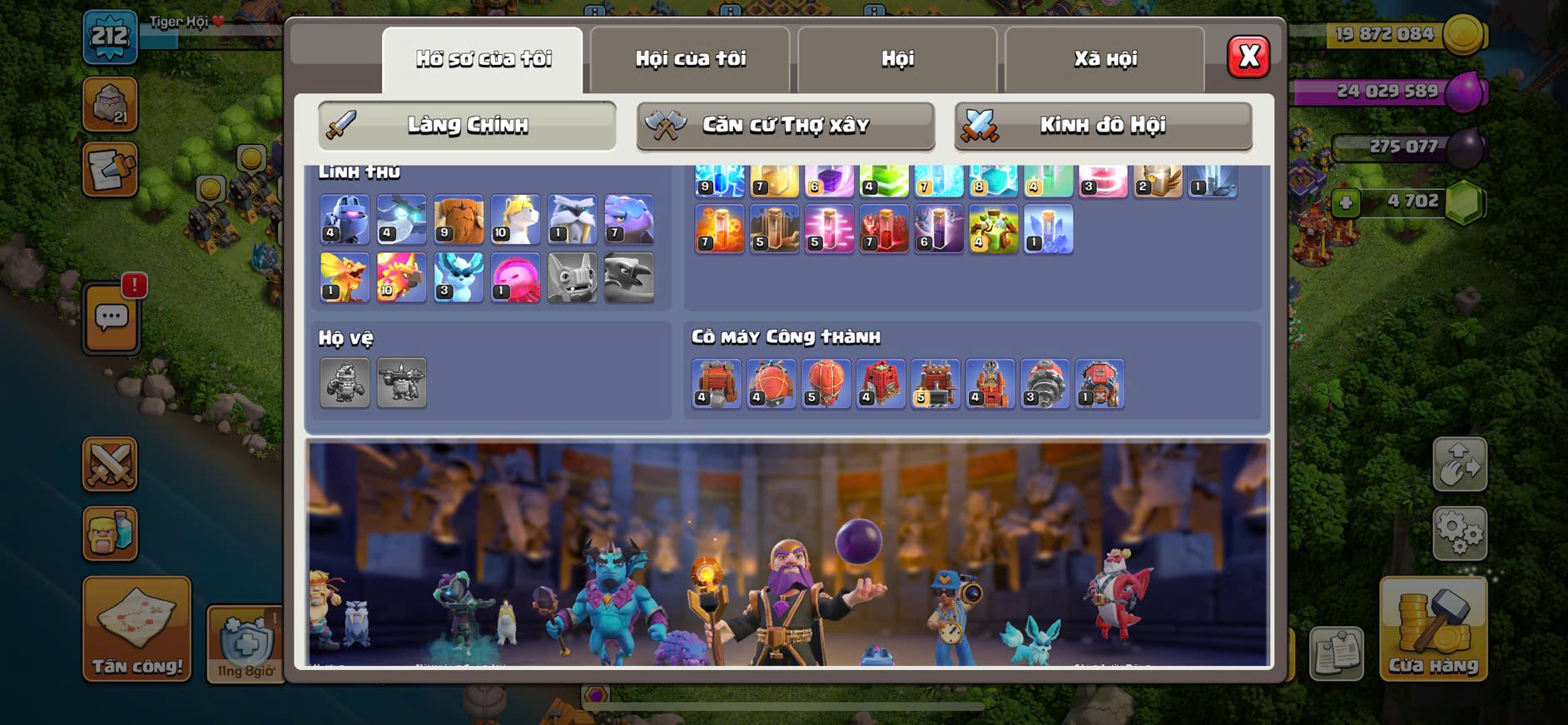Click the player level 212 badge
Image resolution: width=1568 pixels, height=725 pixels.
tap(110, 37)
